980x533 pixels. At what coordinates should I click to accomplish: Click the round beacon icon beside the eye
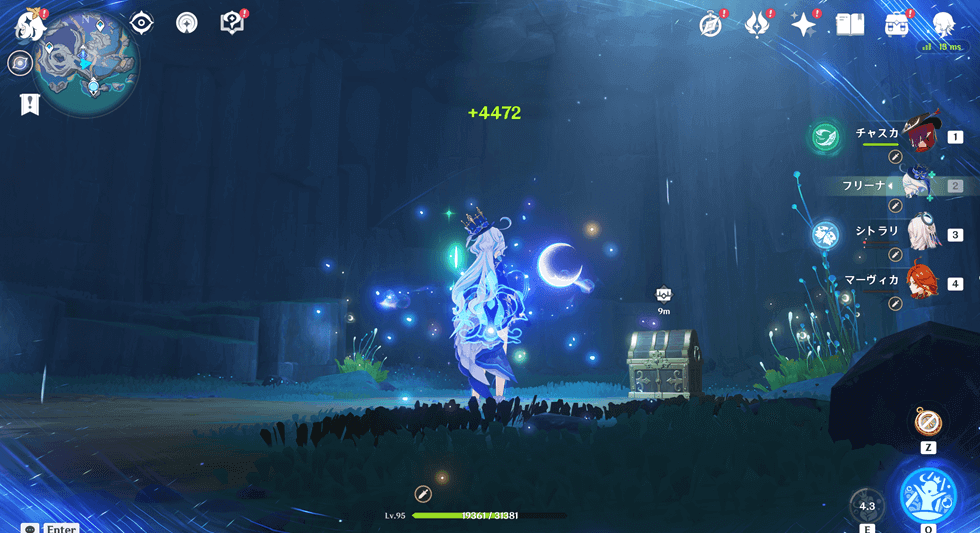click(186, 23)
